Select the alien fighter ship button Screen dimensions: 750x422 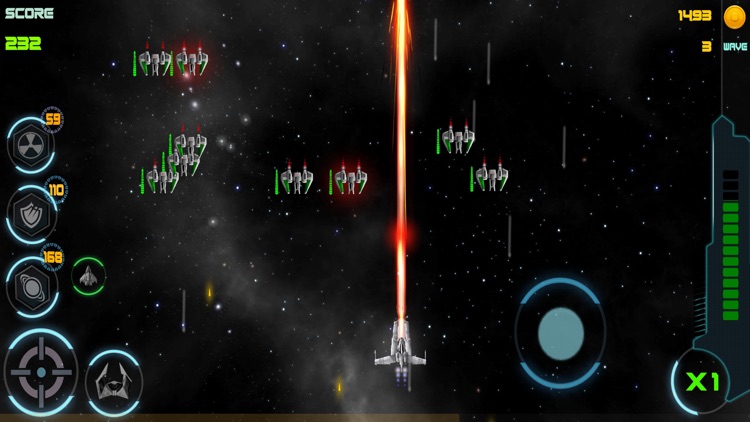point(113,381)
